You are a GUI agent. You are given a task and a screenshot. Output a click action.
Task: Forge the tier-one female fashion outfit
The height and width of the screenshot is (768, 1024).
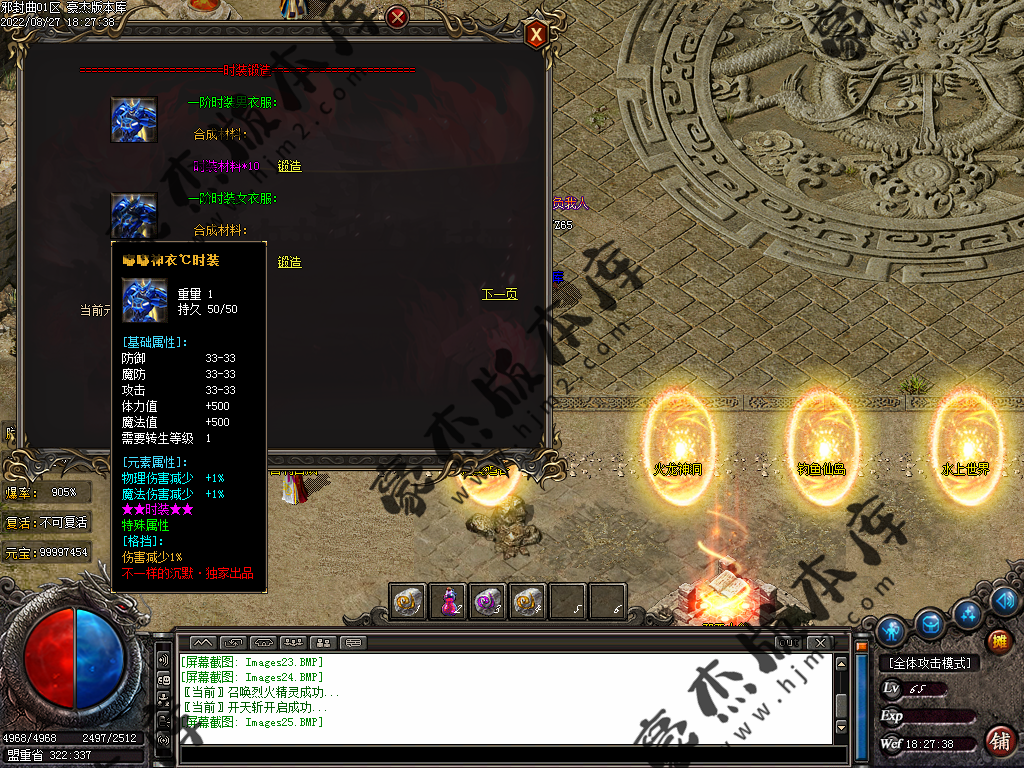click(x=289, y=262)
